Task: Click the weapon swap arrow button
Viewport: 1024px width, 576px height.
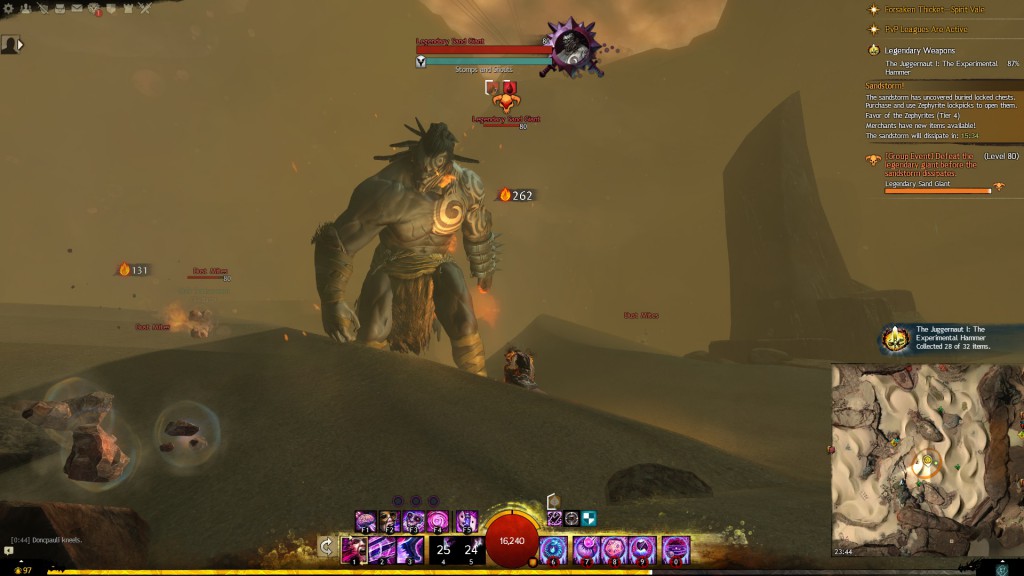Action: pyautogui.click(x=326, y=546)
